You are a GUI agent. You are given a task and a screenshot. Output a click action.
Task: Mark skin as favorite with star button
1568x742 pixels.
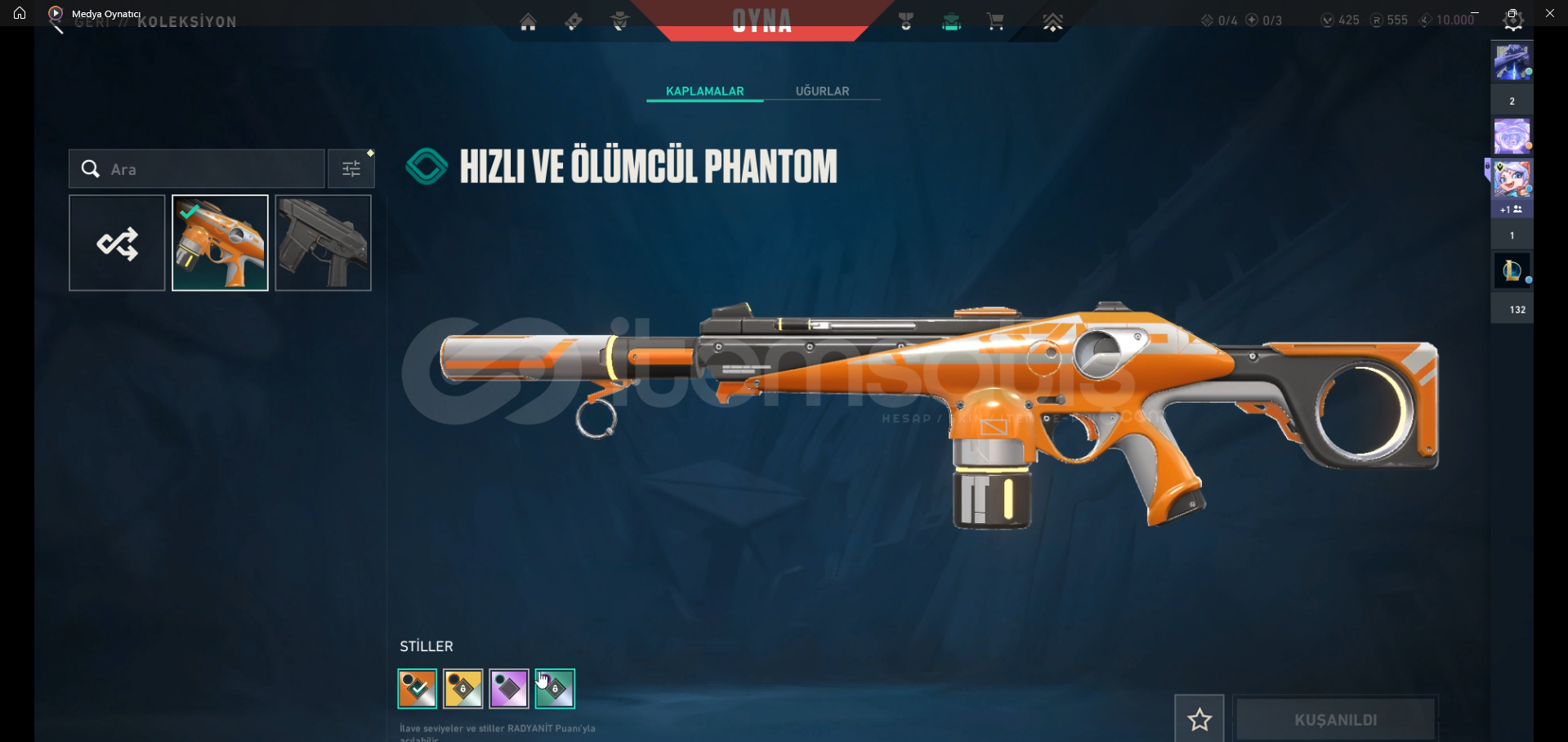1199,719
